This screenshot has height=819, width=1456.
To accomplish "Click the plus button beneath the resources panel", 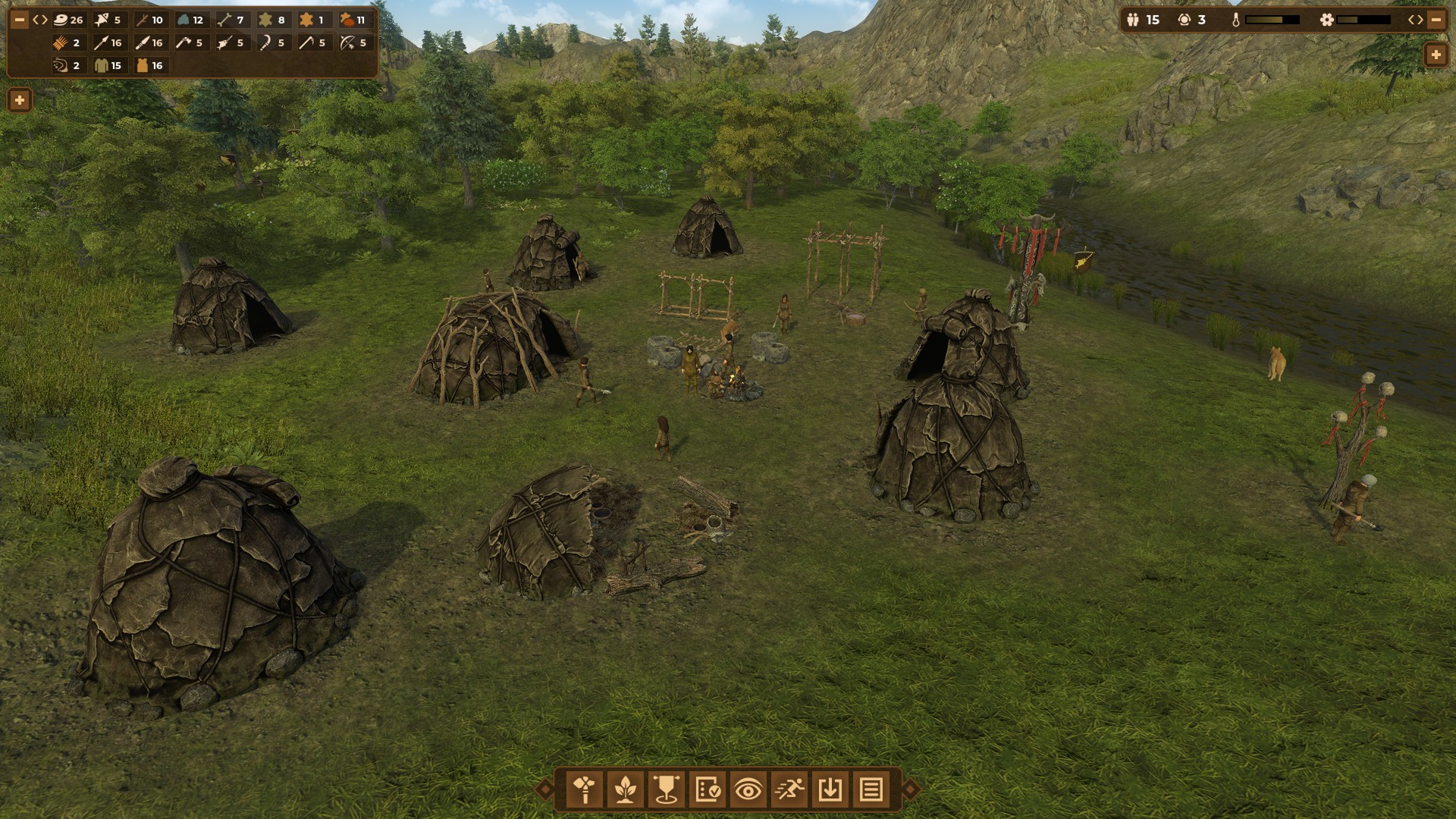I will point(20,100).
